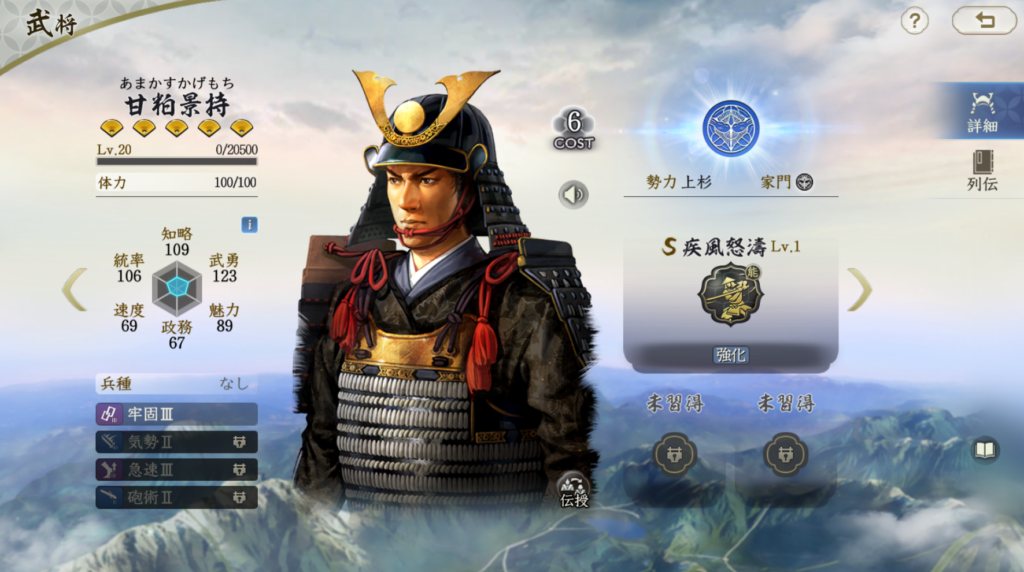Show the next officer with right arrow

pos(859,289)
